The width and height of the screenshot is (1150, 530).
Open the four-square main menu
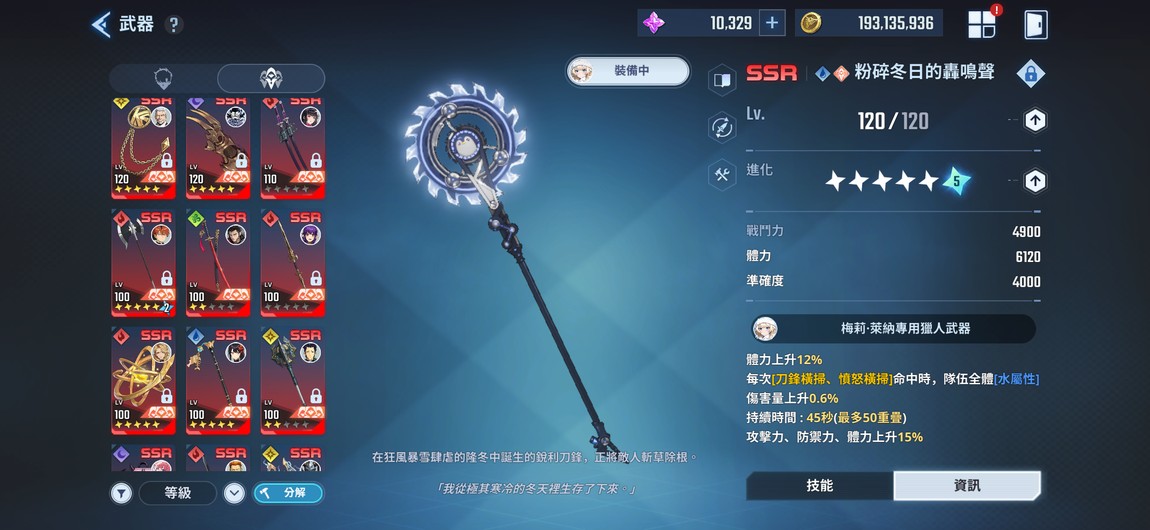click(982, 24)
